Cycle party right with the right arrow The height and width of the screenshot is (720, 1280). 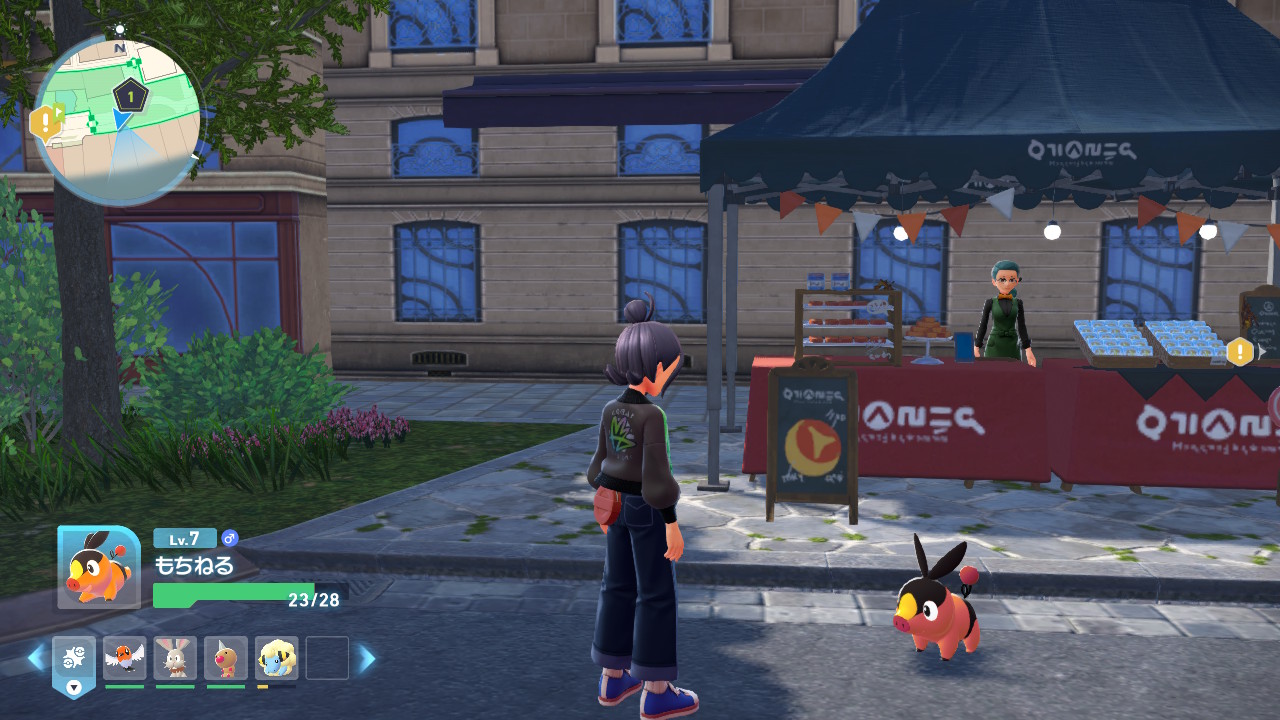coord(367,657)
